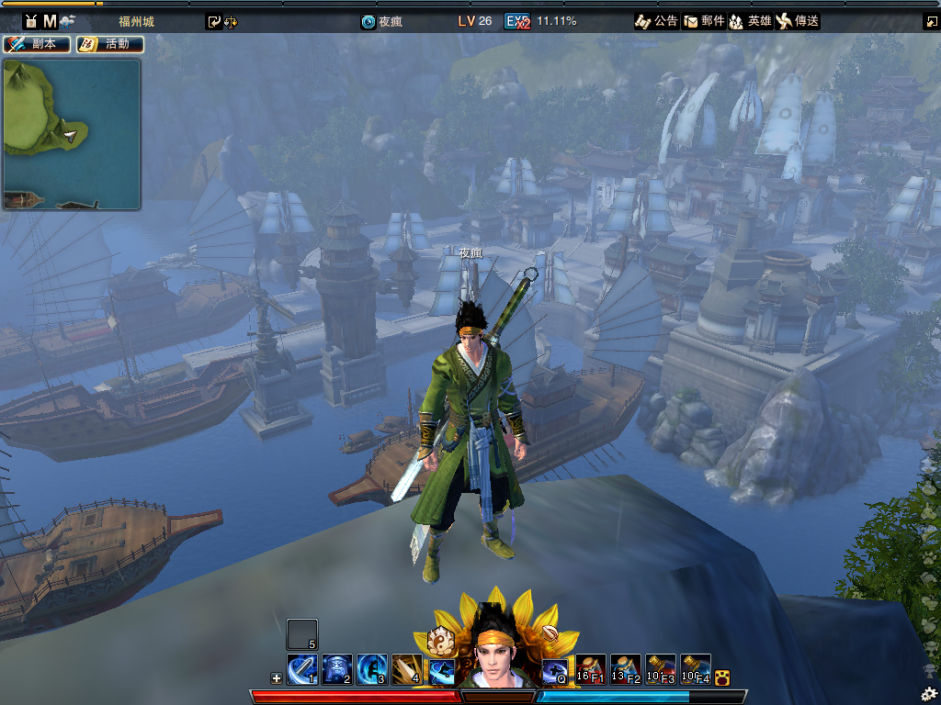Viewport: 941px width, 705px height.
Task: Open the 公告 announcements
Action: point(657,21)
